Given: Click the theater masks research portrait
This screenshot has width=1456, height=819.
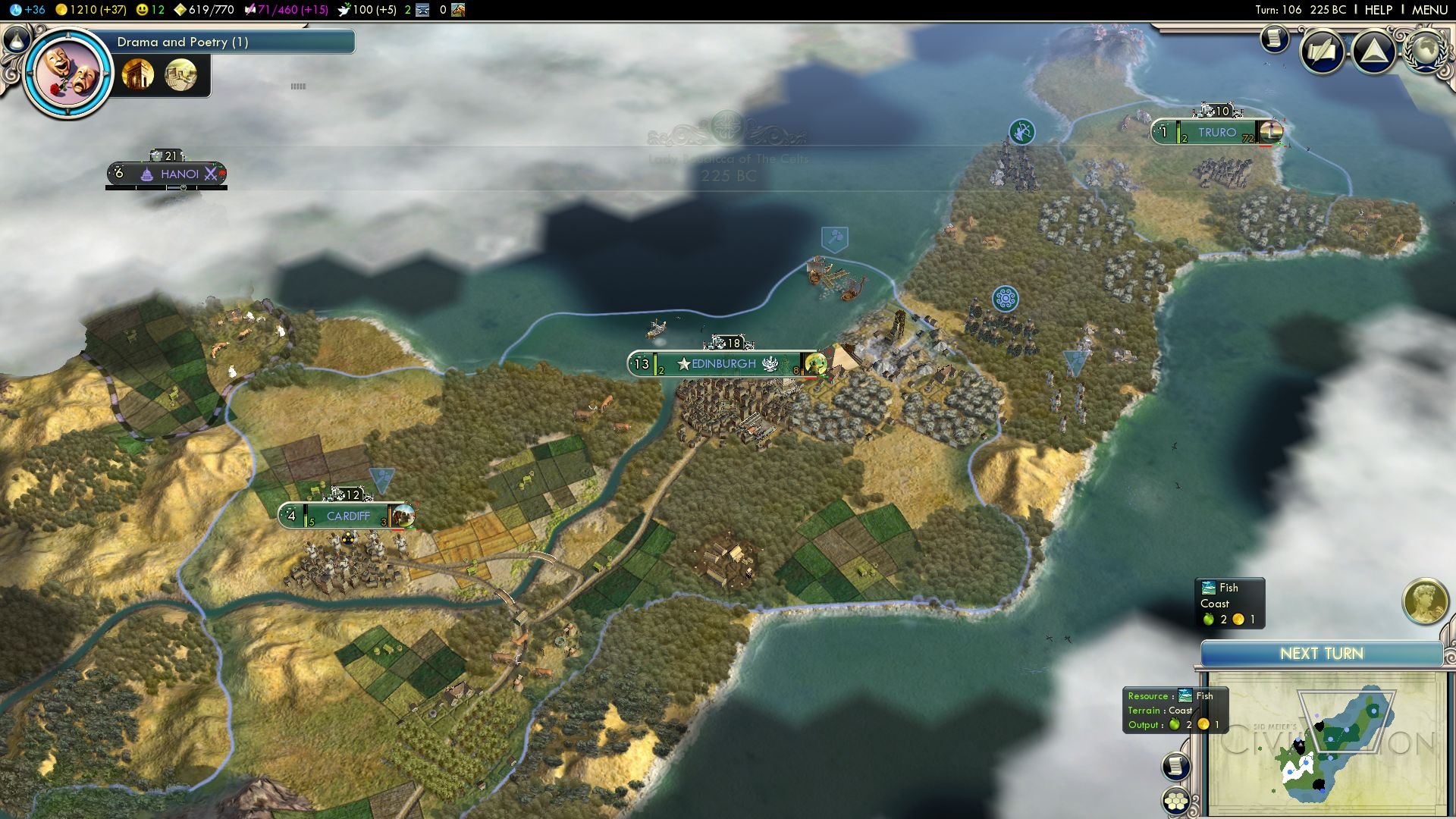Looking at the screenshot, I should [68, 74].
